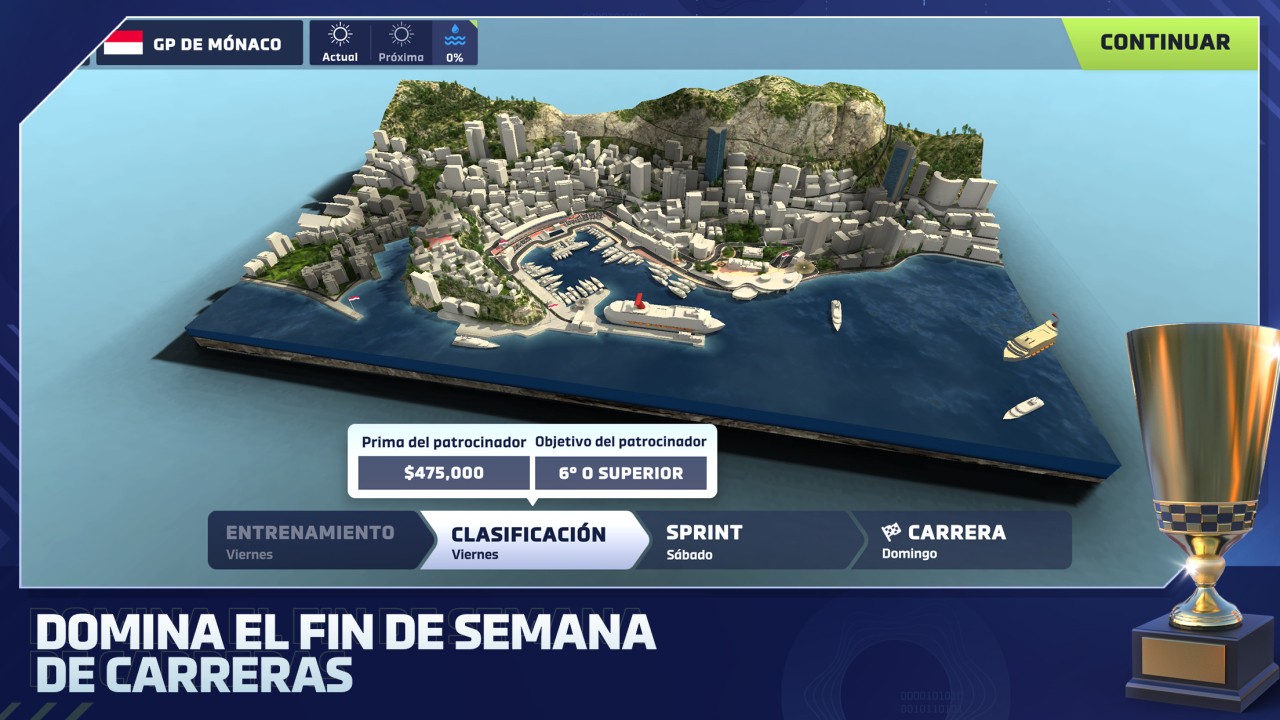This screenshot has height=720, width=1280.
Task: Choose the Carrera Sunday tab
Action: [958, 540]
